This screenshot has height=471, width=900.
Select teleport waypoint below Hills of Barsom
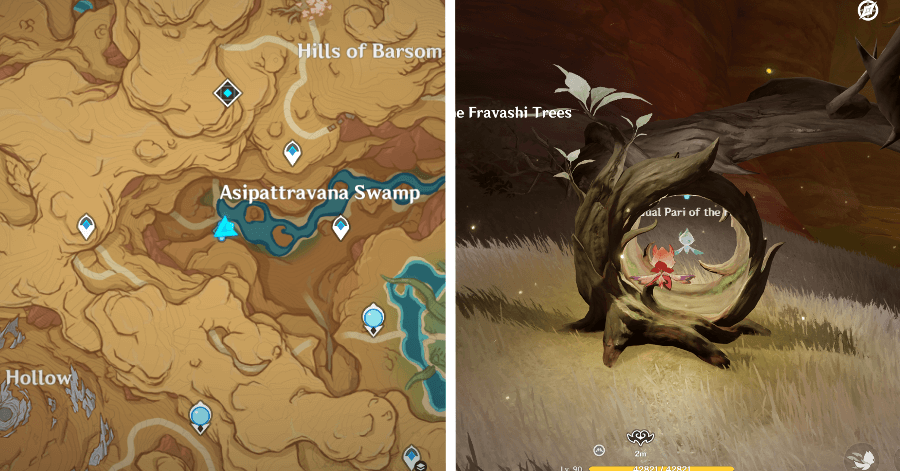point(292,152)
